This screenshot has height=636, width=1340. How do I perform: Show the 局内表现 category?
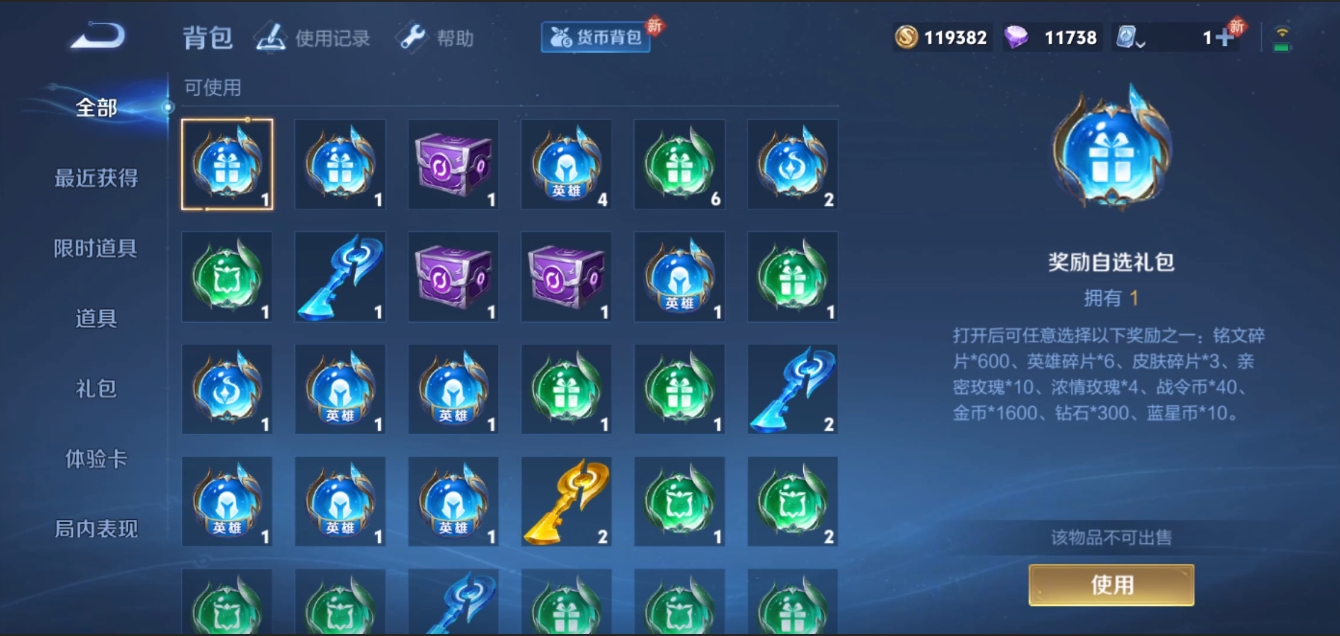[96, 529]
